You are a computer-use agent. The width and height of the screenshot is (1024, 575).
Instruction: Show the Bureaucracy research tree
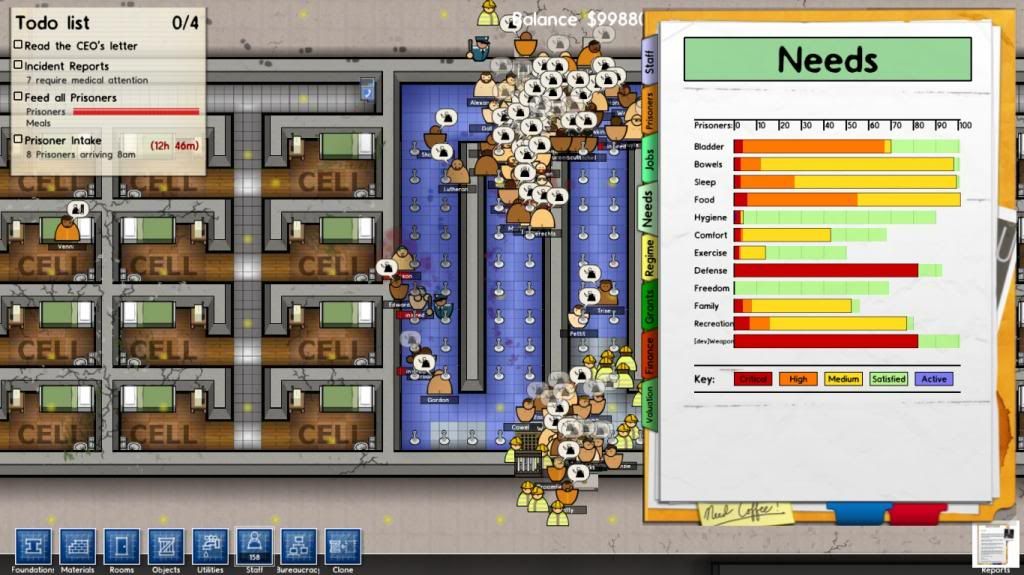[298, 546]
